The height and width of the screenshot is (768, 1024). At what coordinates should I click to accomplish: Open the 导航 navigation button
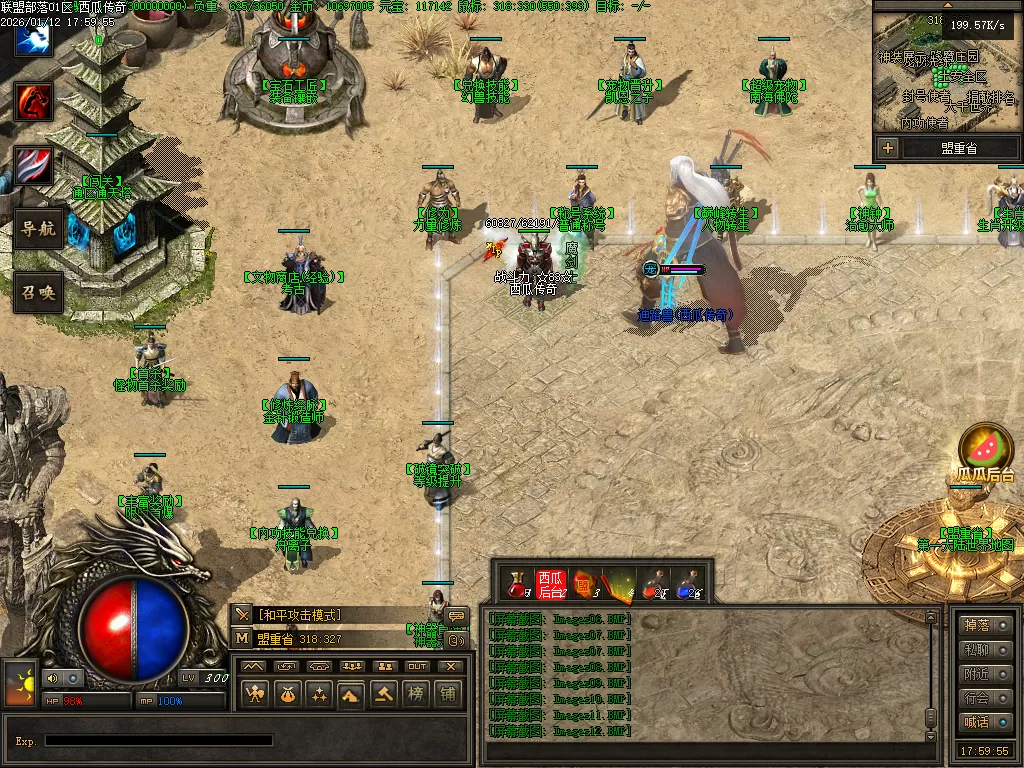coord(37,229)
